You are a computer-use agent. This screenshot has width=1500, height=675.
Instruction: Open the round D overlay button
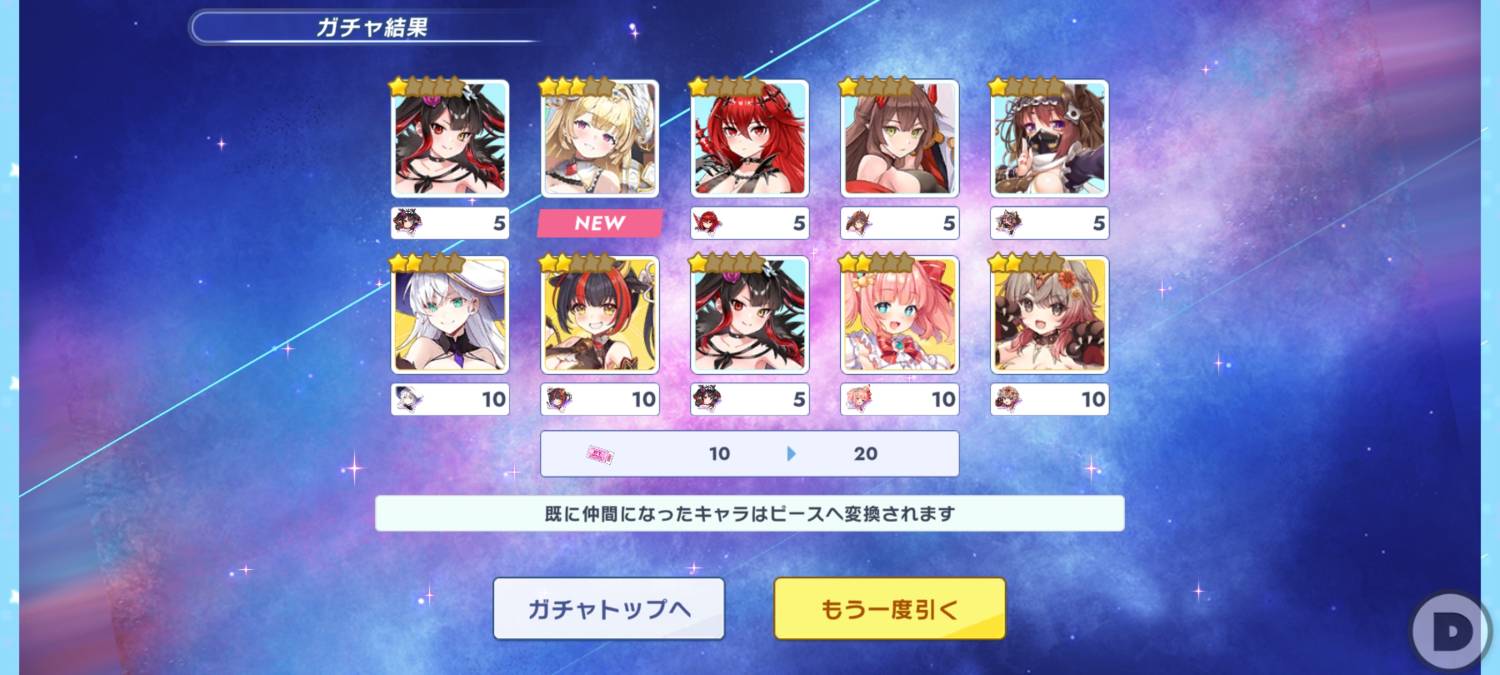(x=1449, y=632)
